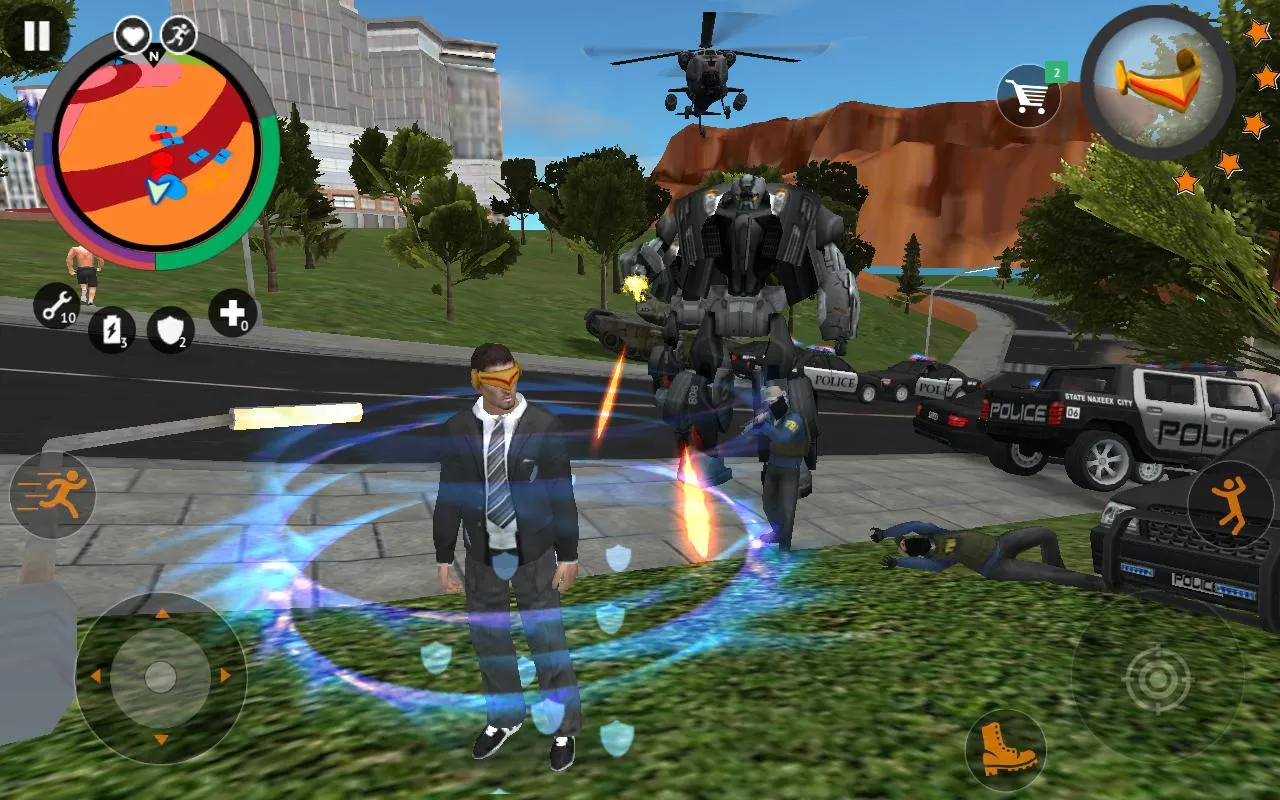The width and height of the screenshot is (1280, 800).
Task: Open the pause menu
Action: coord(35,35)
